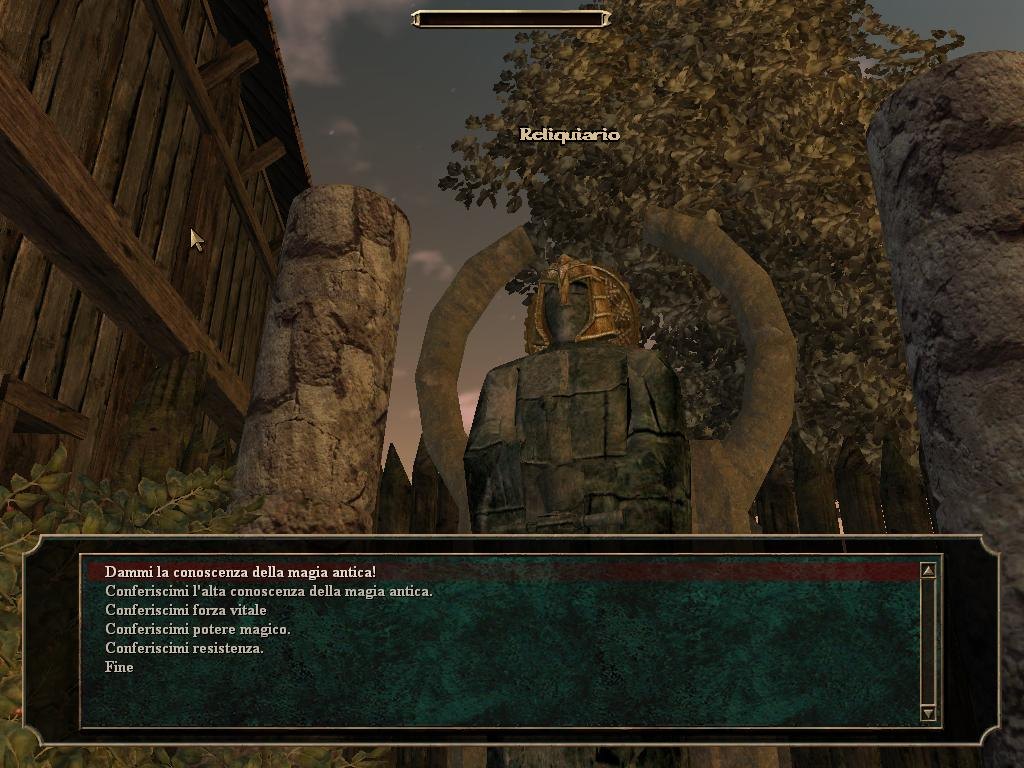
Task: Select "Conferiscimi l'alta conoscenza della magia antica."
Action: (269, 591)
